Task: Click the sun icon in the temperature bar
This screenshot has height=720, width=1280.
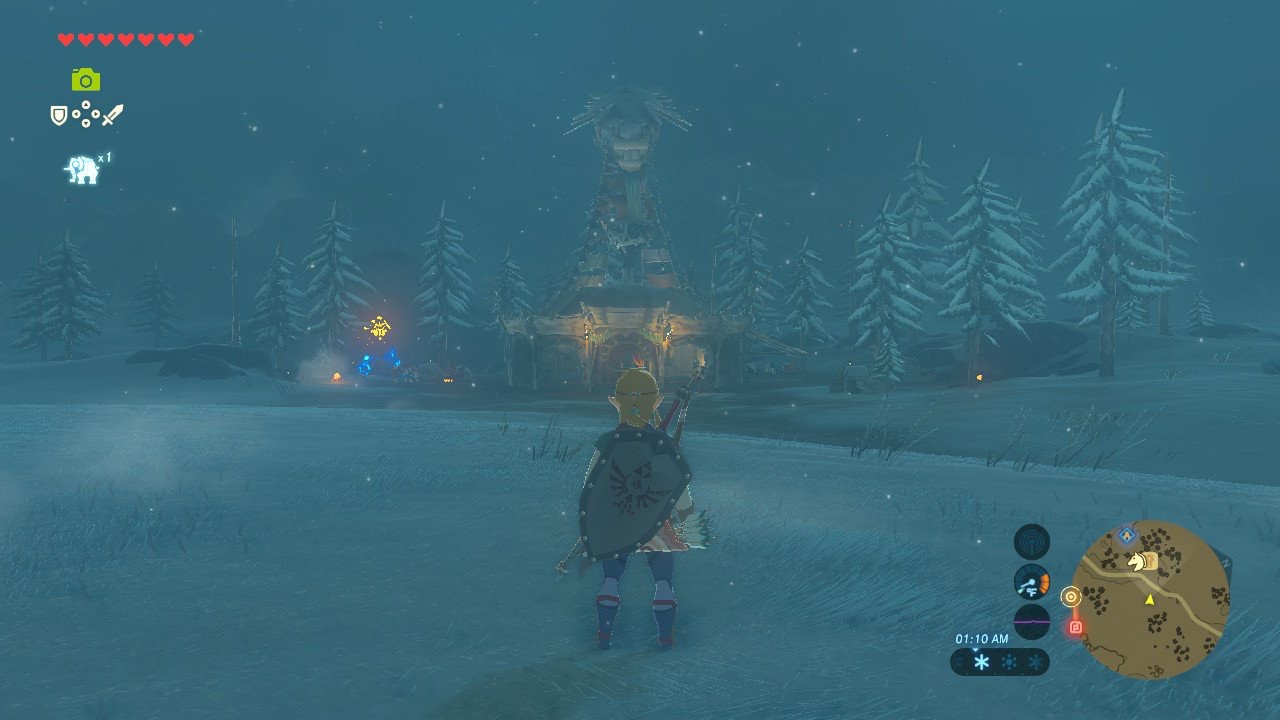Action: pos(1011,661)
